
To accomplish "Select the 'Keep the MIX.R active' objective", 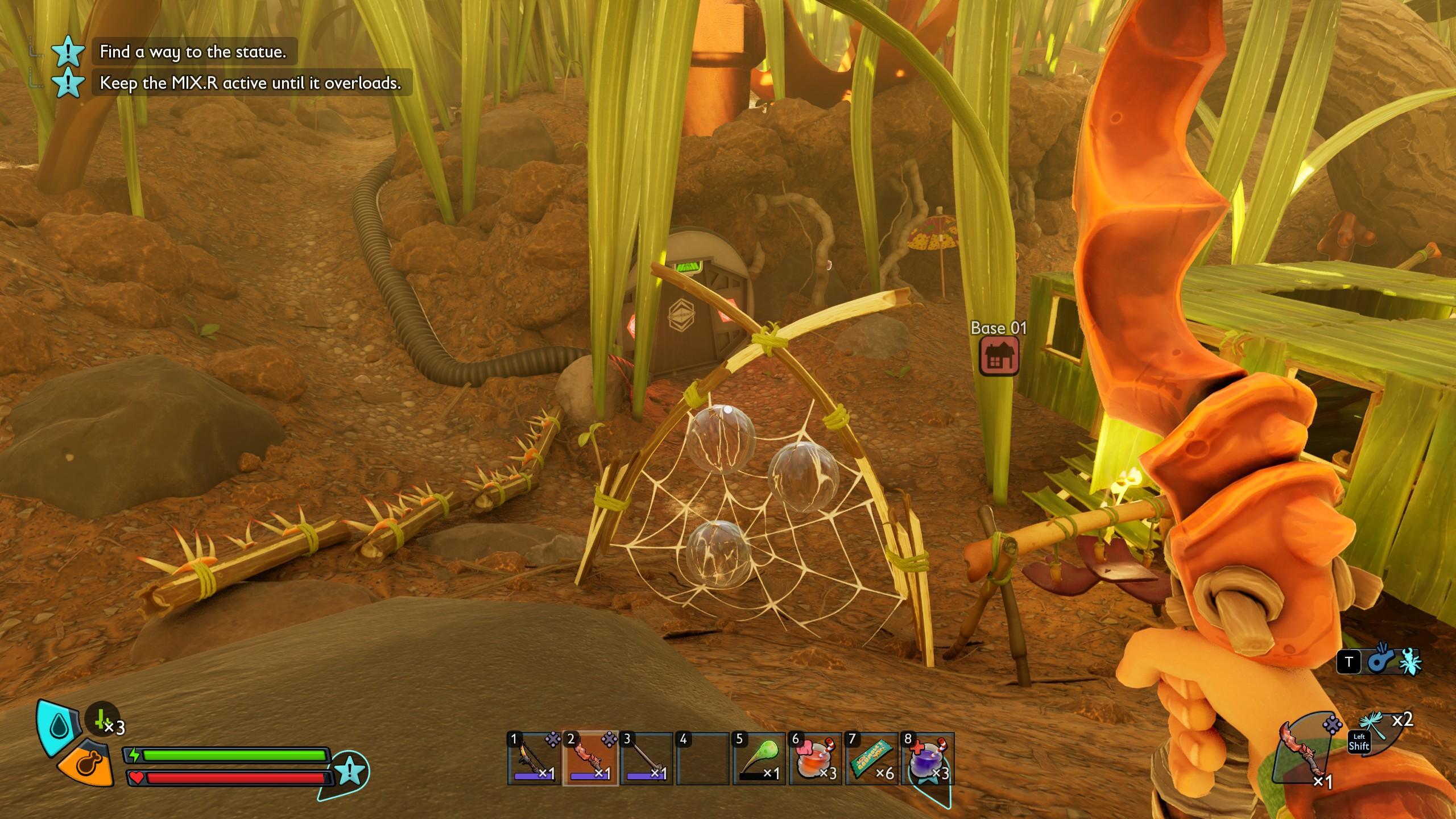I will [250, 83].
